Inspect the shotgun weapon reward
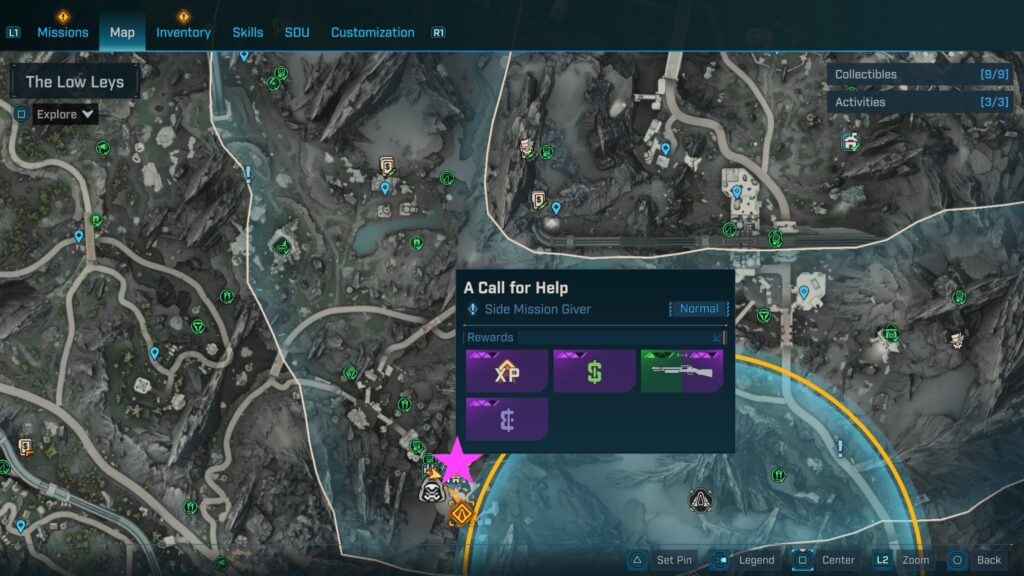 click(681, 371)
